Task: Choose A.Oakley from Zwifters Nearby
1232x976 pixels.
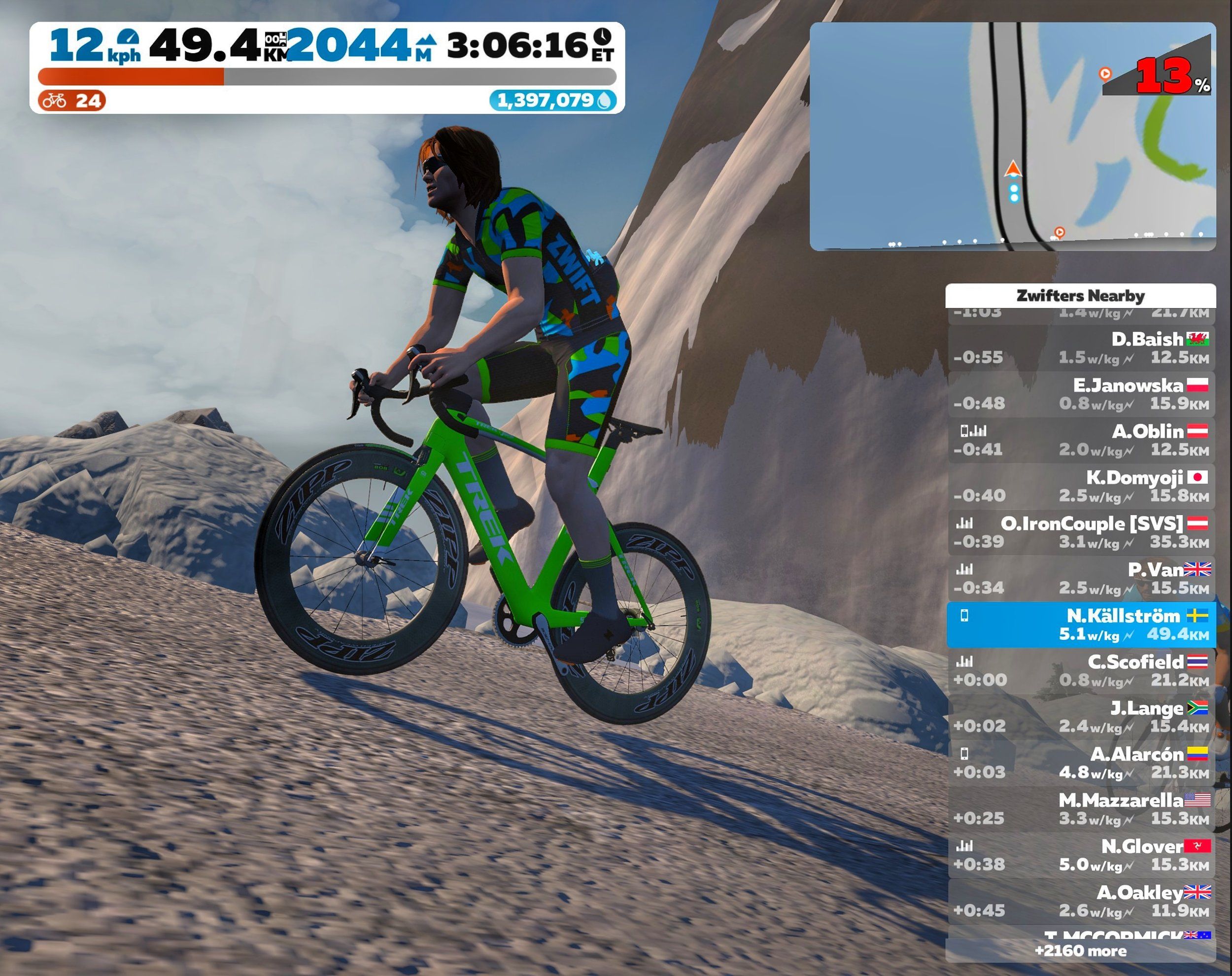Action: pos(1081,901)
